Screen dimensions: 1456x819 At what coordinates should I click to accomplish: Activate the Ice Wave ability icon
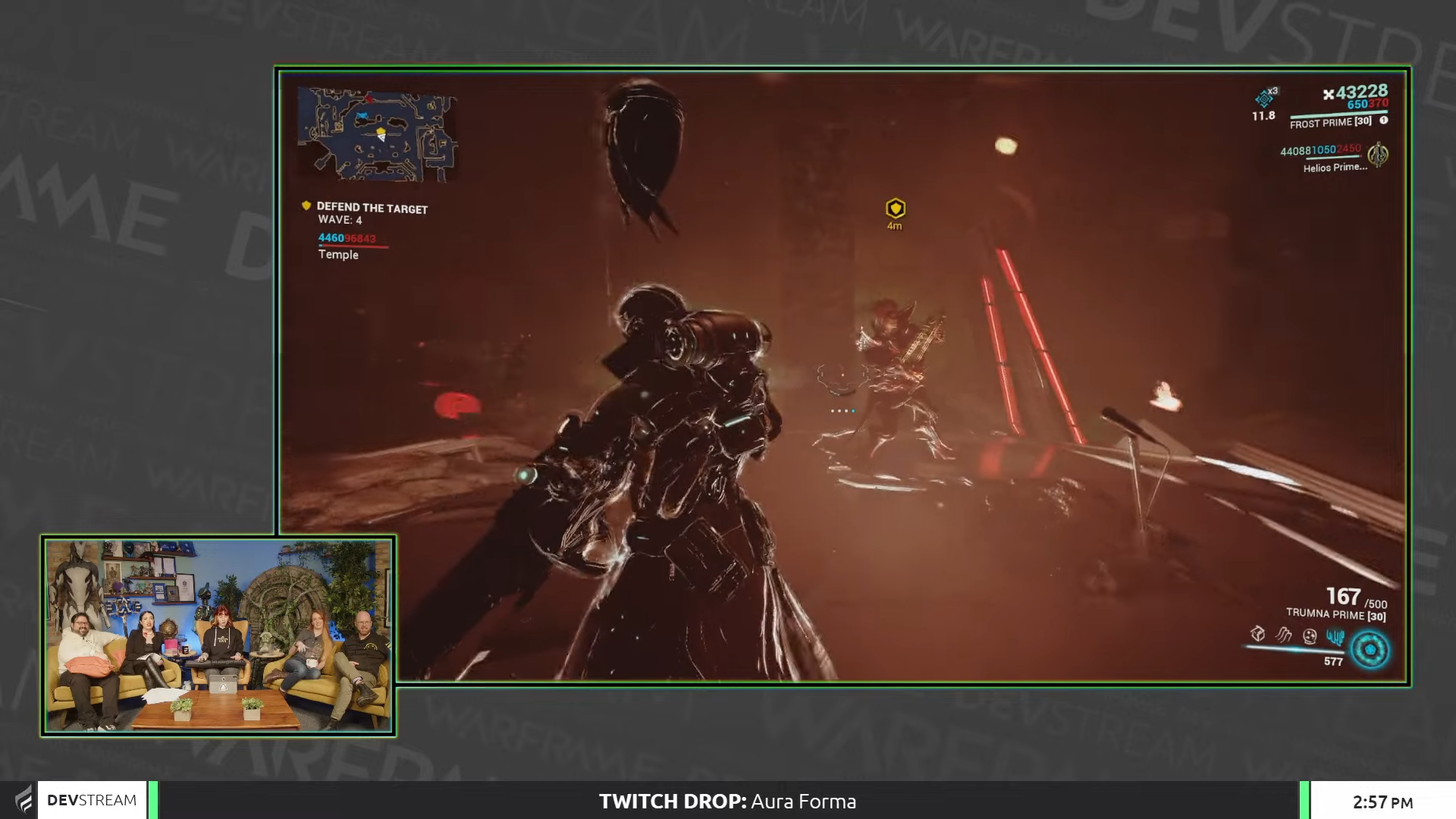click(x=1282, y=634)
